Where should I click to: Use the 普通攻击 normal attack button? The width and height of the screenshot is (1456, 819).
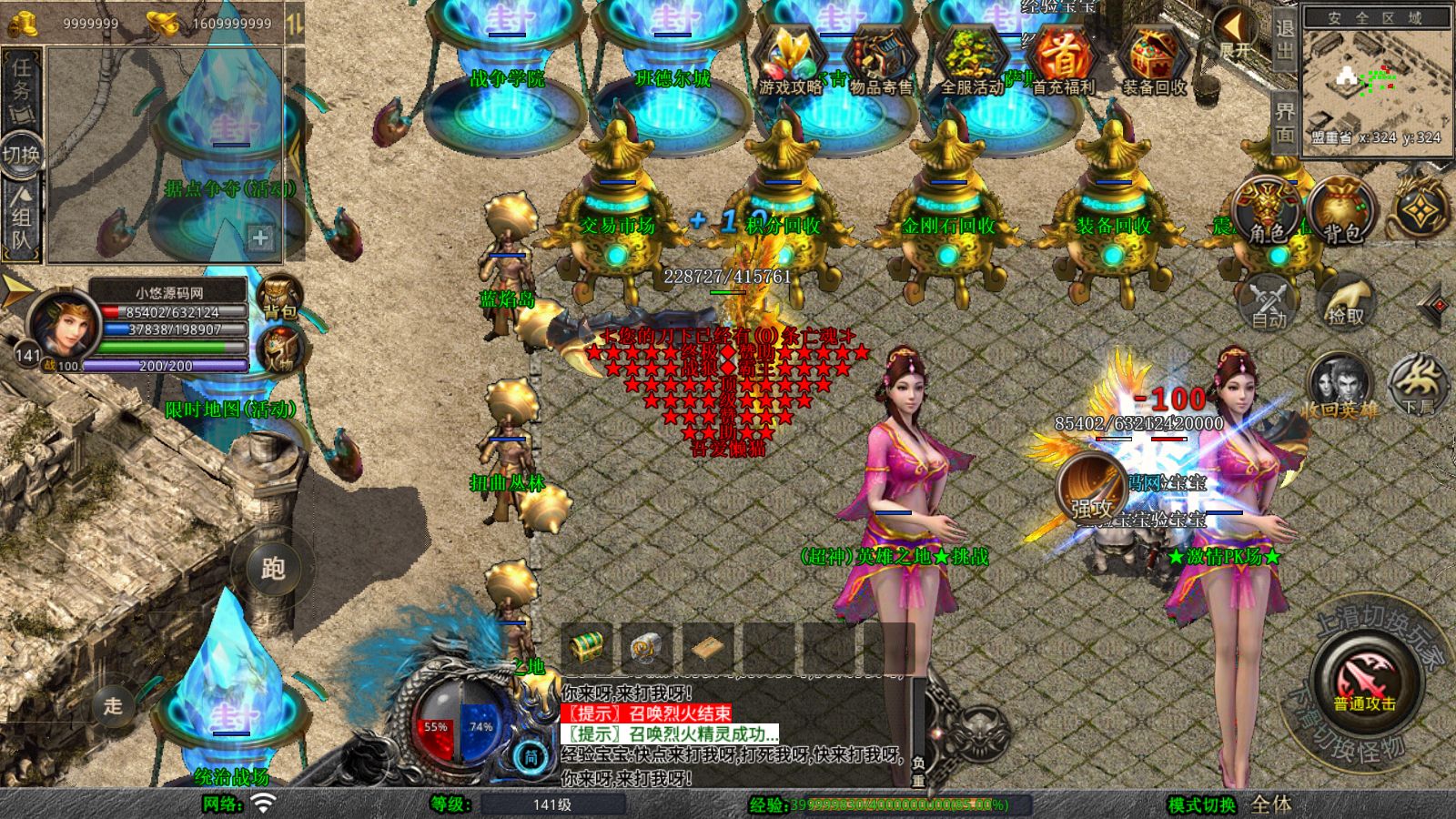click(x=1365, y=682)
